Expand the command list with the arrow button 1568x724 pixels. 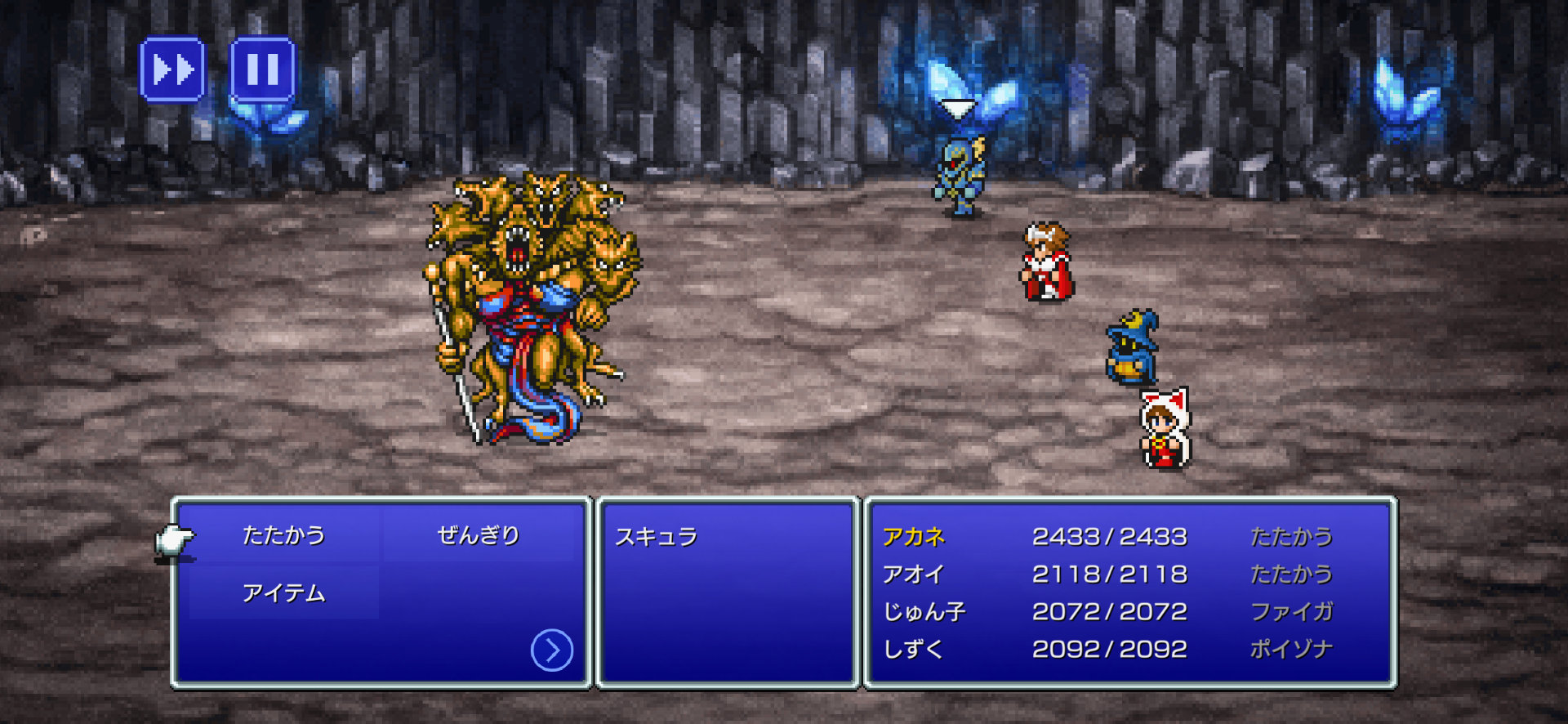pos(552,648)
